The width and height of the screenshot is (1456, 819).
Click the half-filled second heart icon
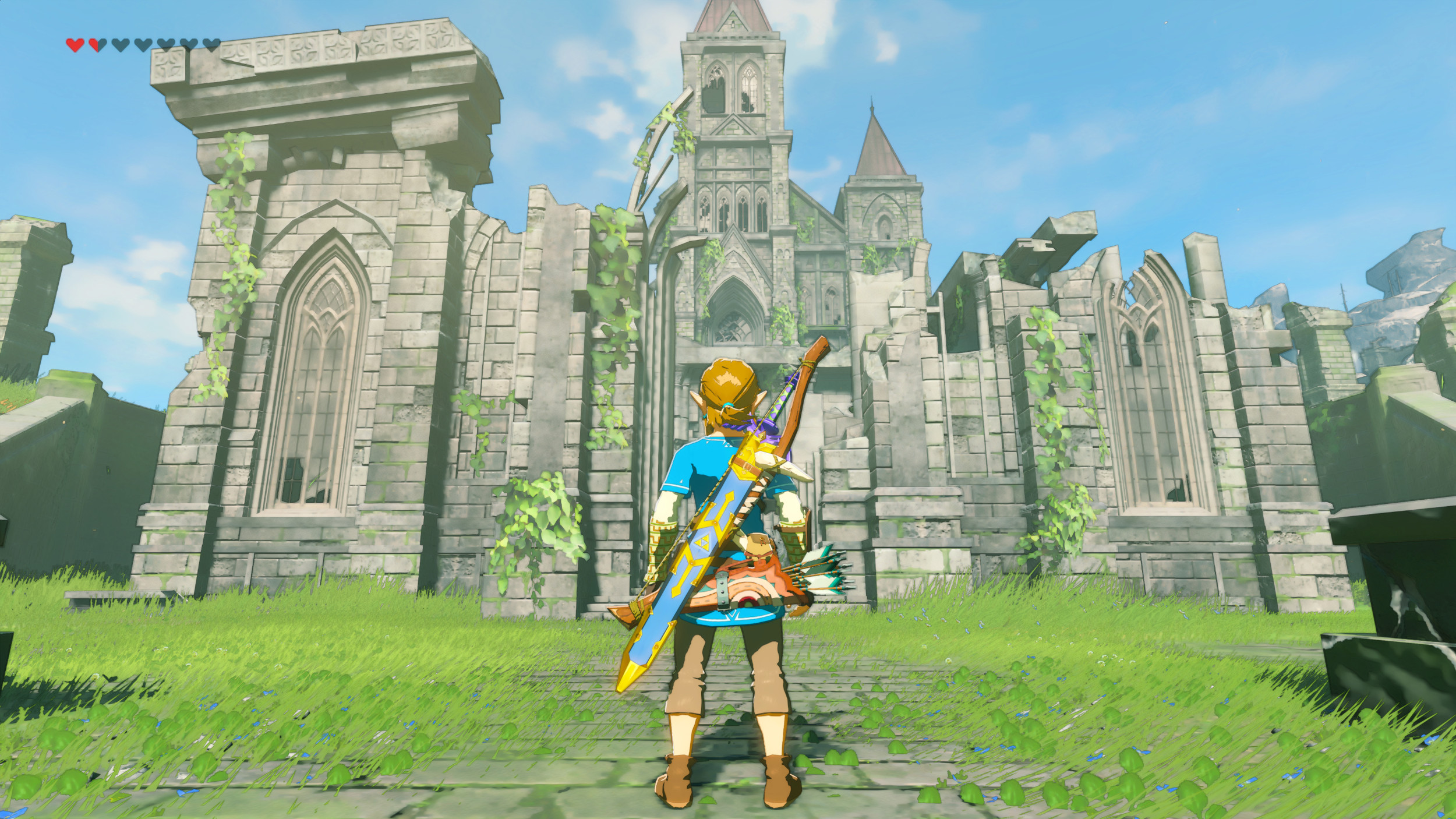[x=97, y=44]
